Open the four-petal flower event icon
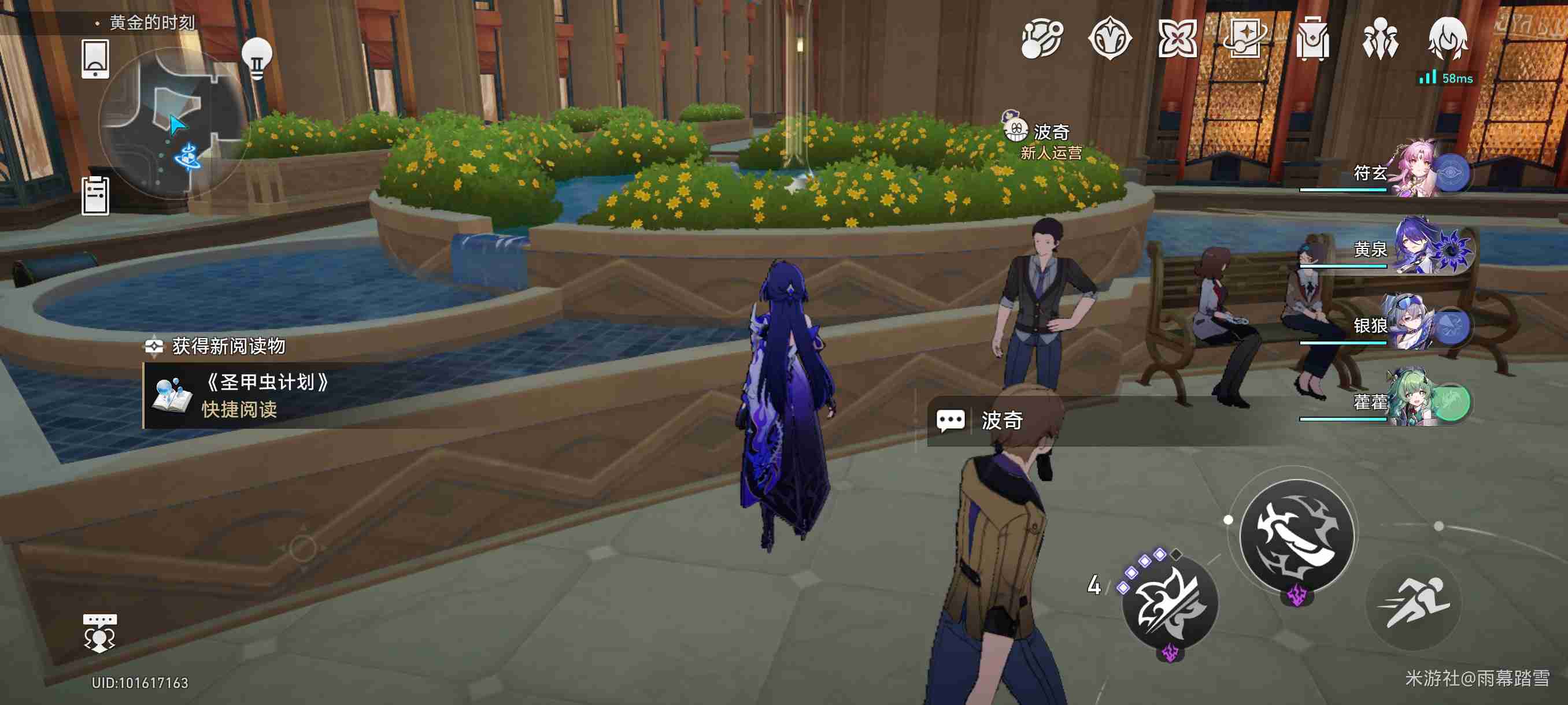 tap(1177, 39)
